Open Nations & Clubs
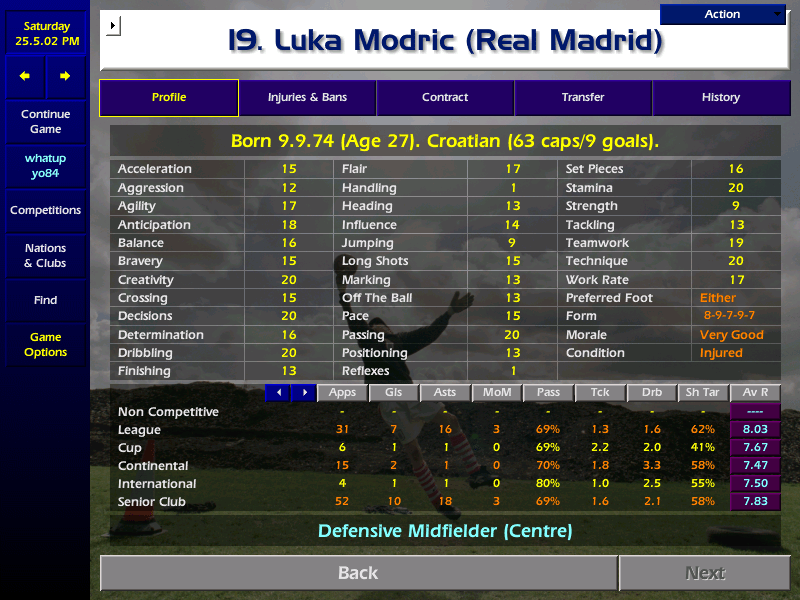The width and height of the screenshot is (800, 600). point(45,255)
